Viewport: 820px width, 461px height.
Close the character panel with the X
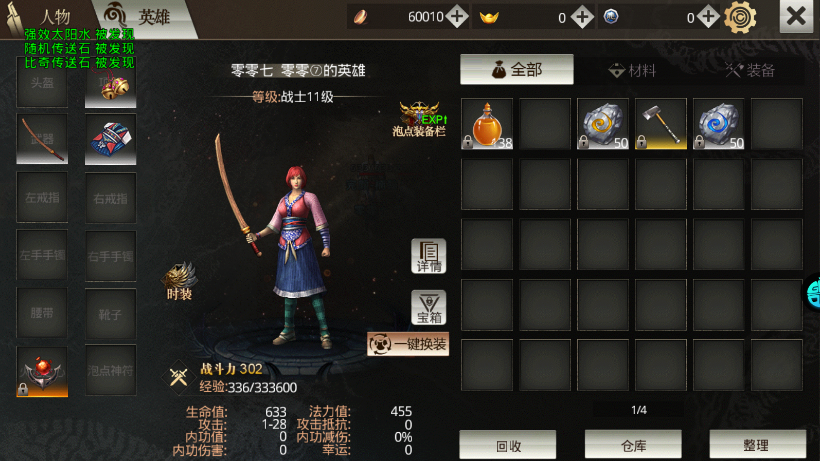(x=795, y=17)
